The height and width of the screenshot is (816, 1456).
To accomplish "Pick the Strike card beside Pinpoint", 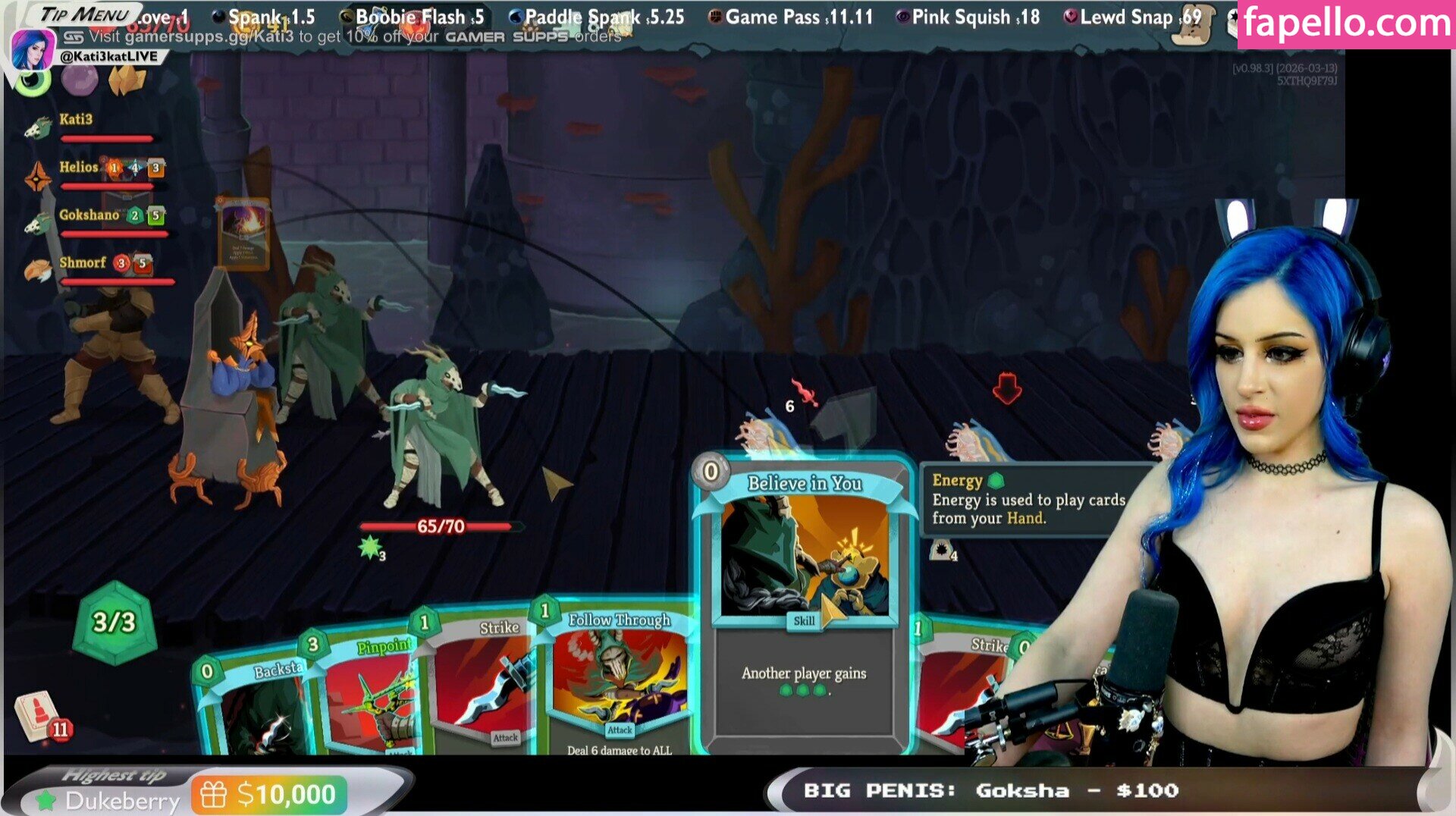I will pos(482,683).
